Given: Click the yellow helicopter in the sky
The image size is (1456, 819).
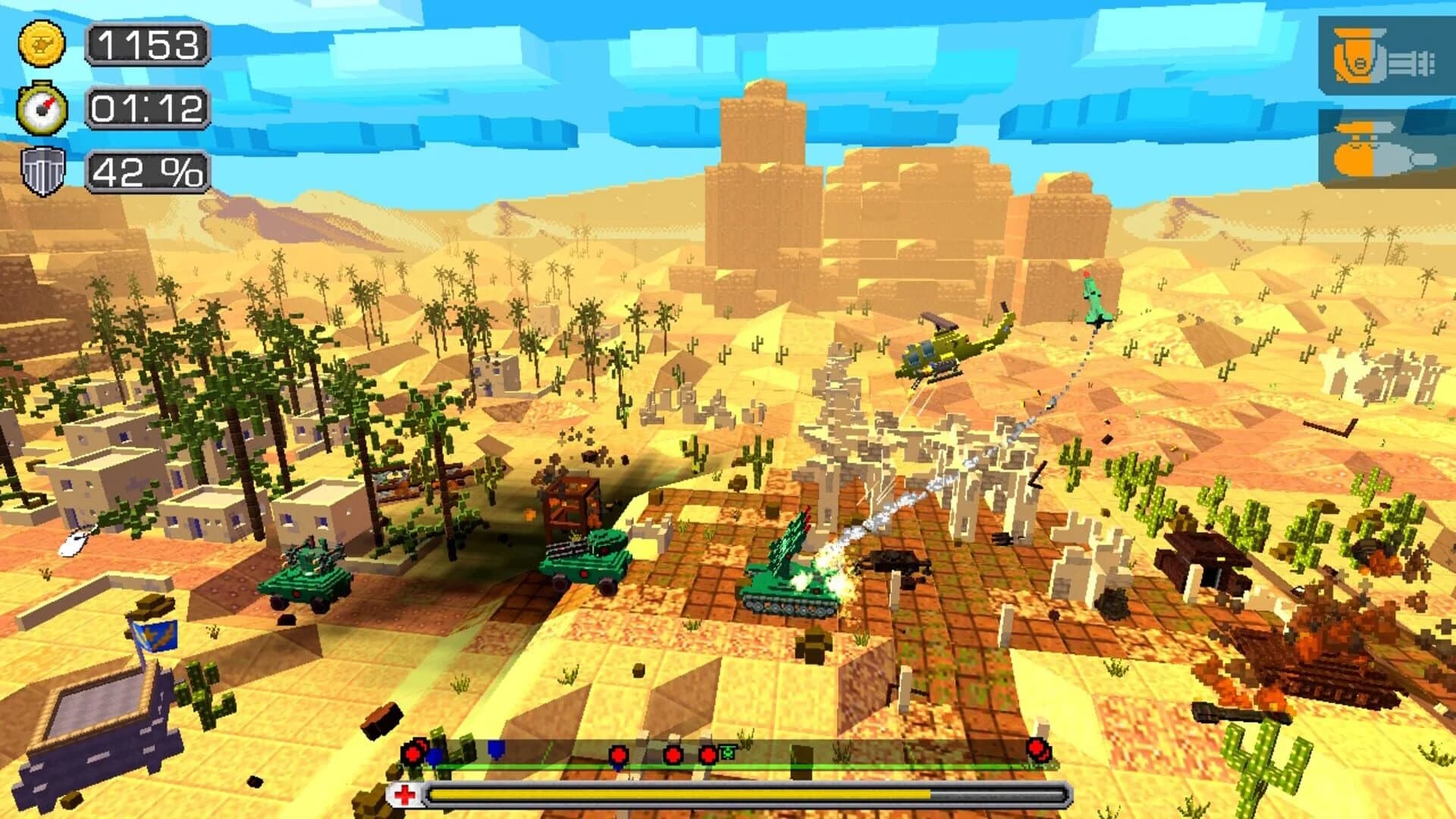Looking at the screenshot, I should pyautogui.click(x=944, y=349).
